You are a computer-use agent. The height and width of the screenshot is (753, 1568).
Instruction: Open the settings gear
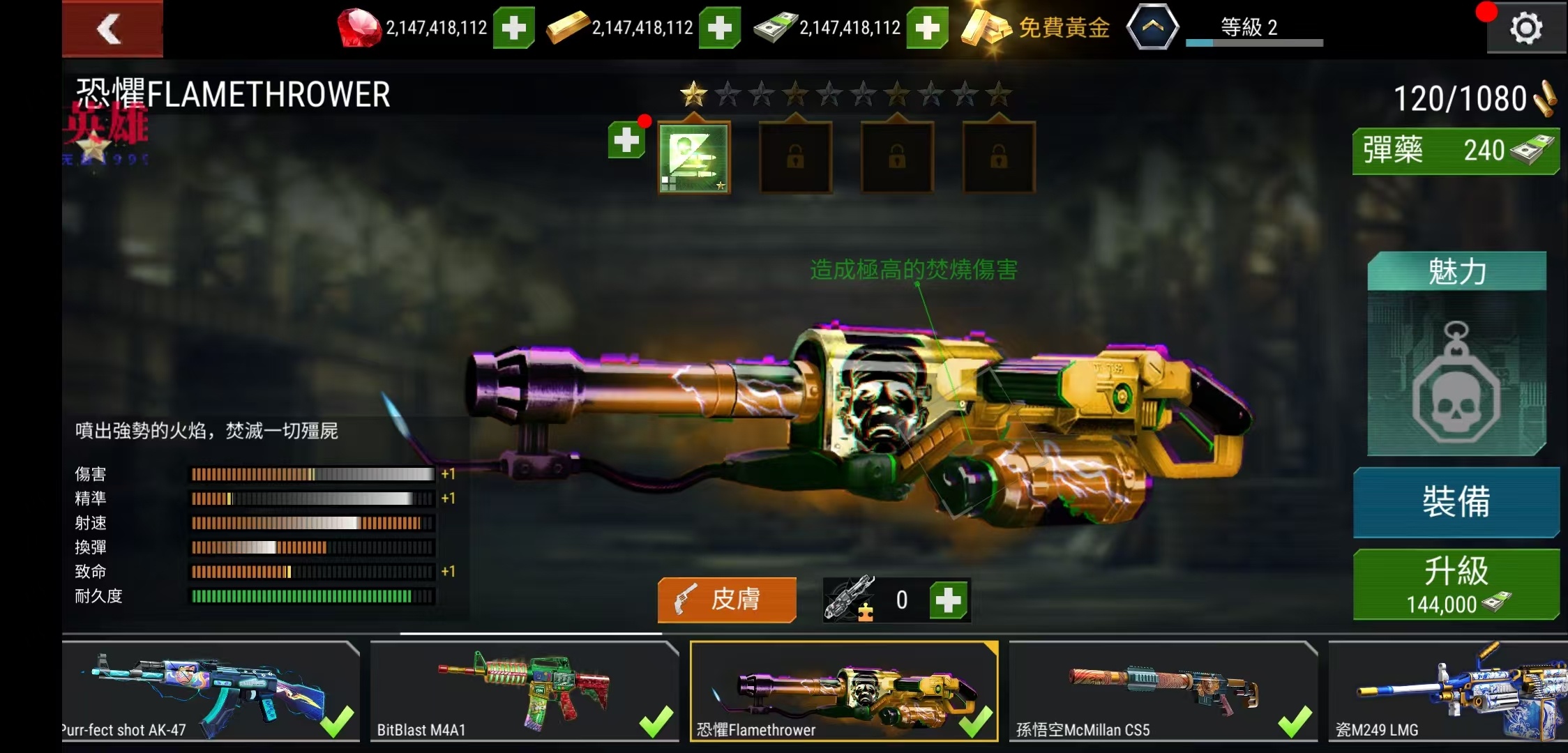[x=1525, y=29]
